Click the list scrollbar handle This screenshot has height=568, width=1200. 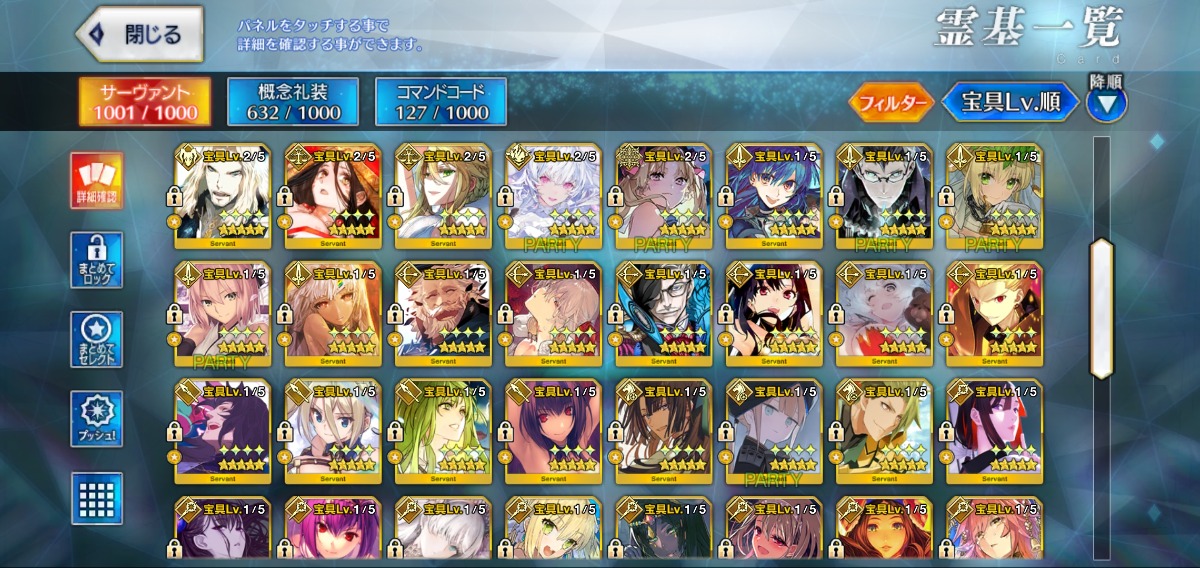(x=1101, y=308)
